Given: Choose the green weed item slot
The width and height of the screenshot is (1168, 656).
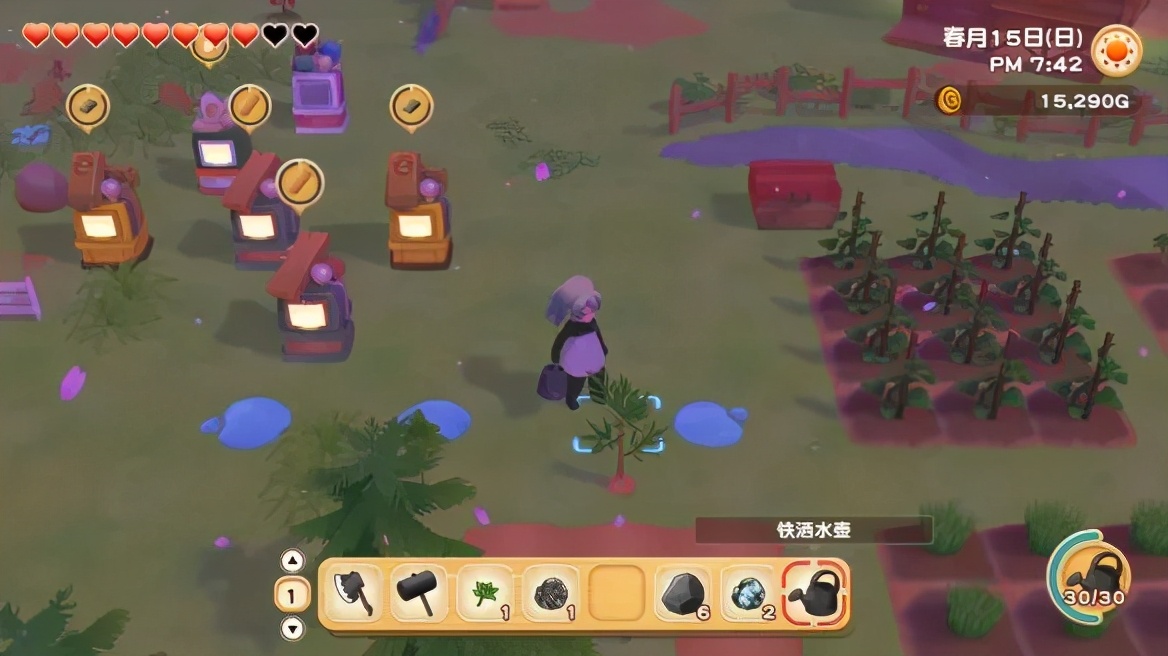Looking at the screenshot, I should pos(485,594).
